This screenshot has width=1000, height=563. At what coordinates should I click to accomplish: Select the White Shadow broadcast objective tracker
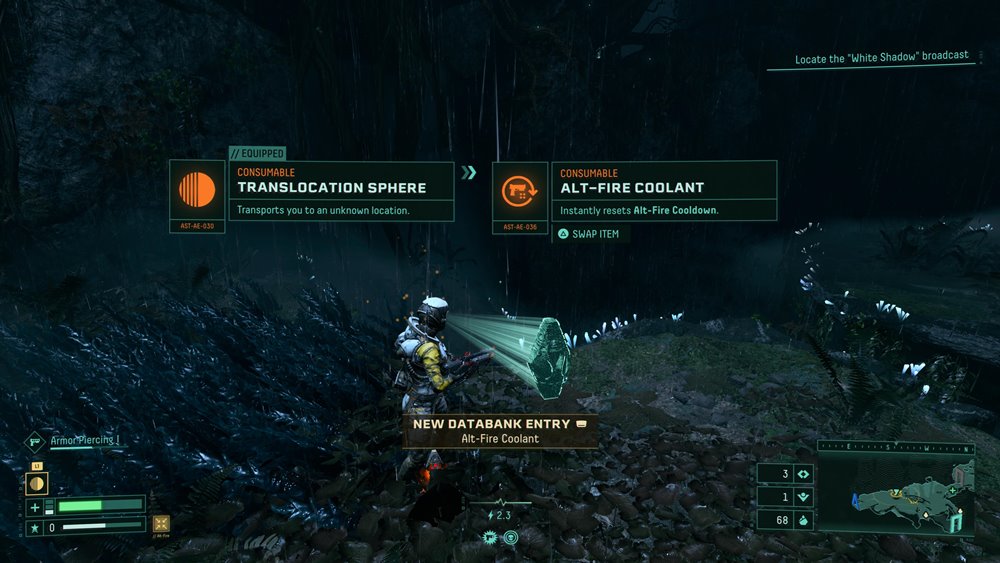click(x=881, y=58)
